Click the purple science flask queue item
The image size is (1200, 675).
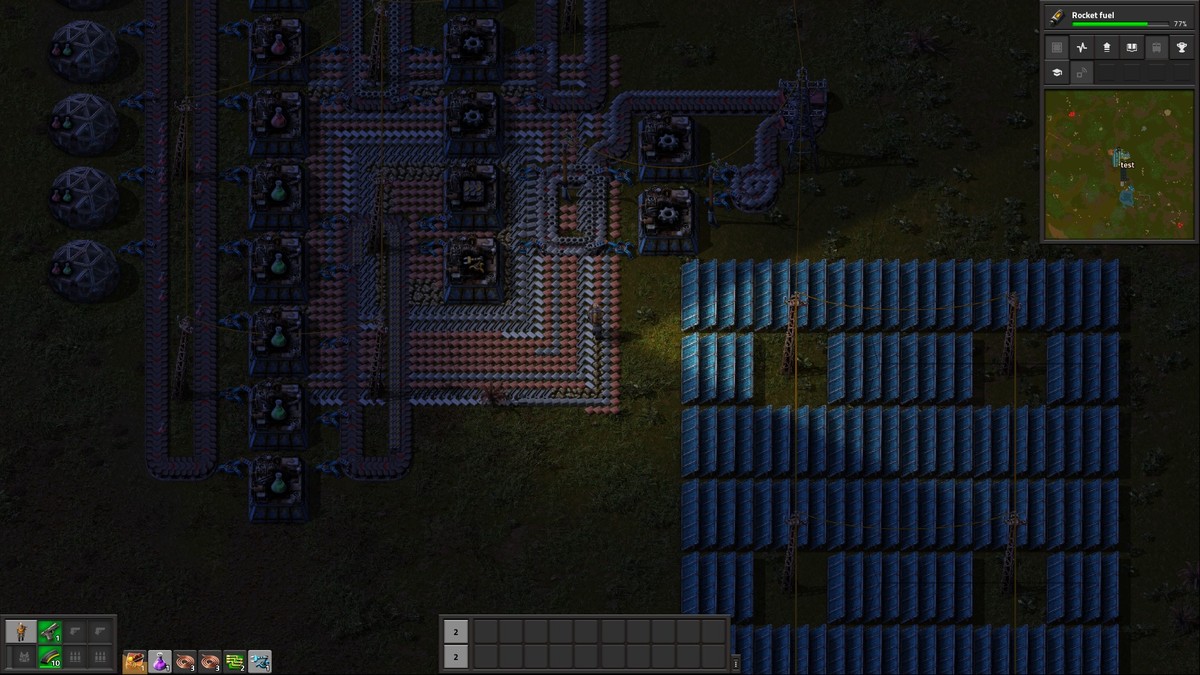160,661
